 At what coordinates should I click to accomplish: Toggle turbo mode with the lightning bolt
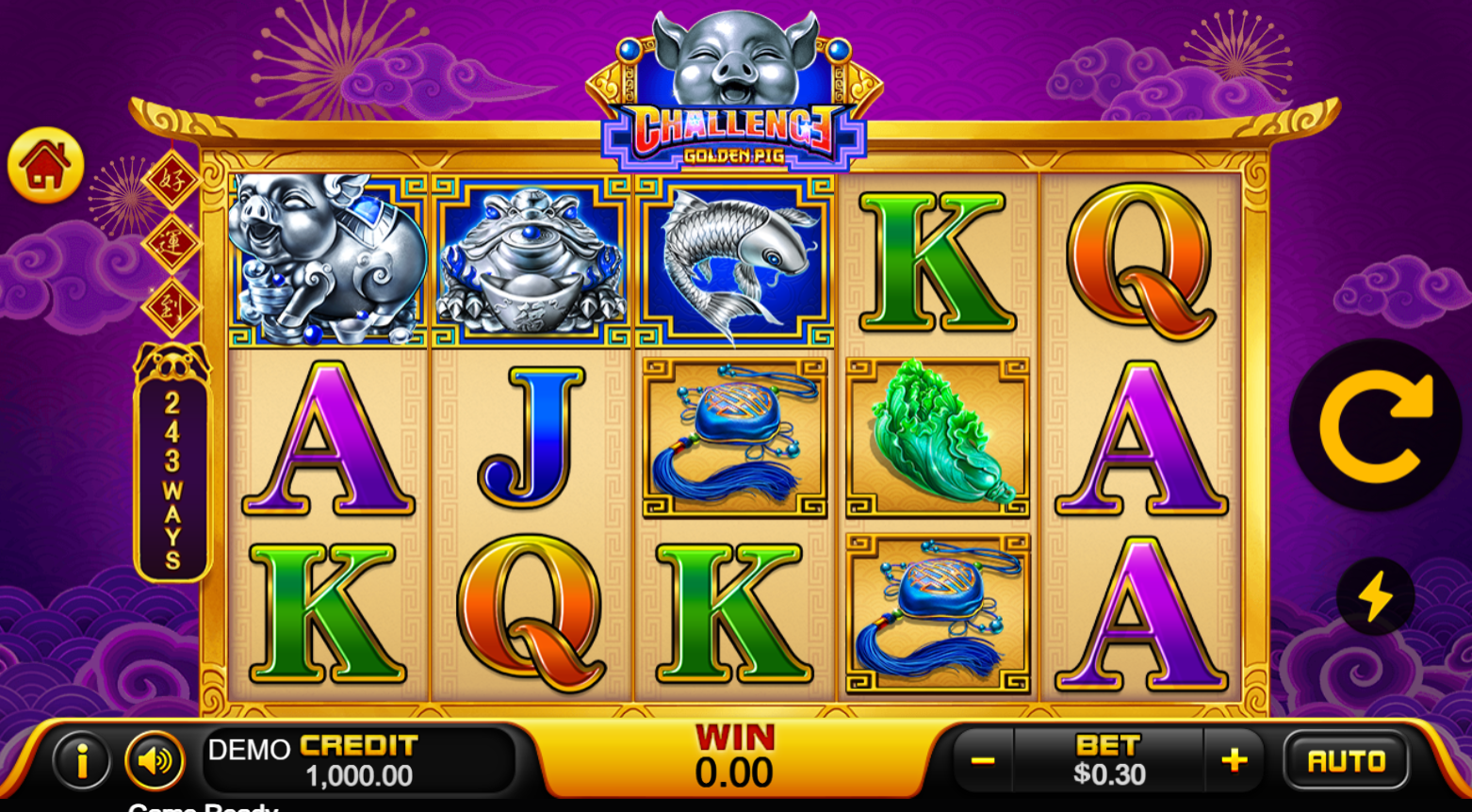coord(1375,596)
